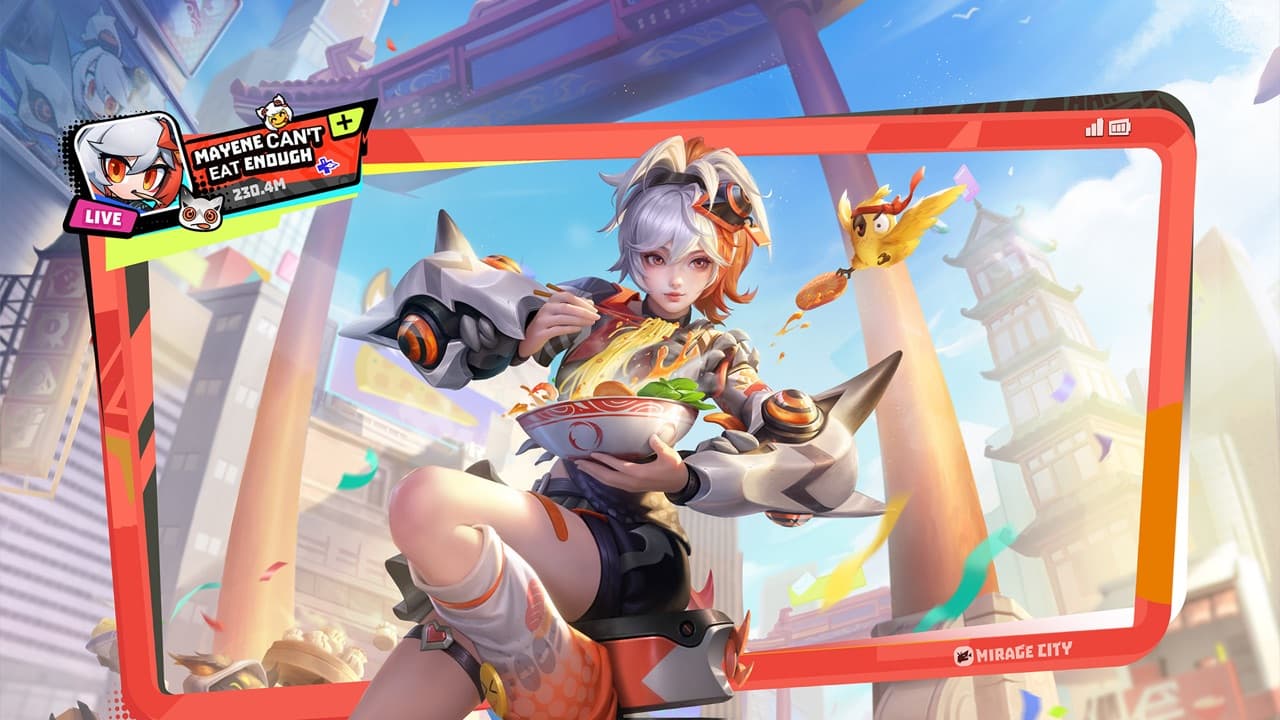
Task: Click the dizzy-eyed white cat emote
Action: [x=200, y=210]
